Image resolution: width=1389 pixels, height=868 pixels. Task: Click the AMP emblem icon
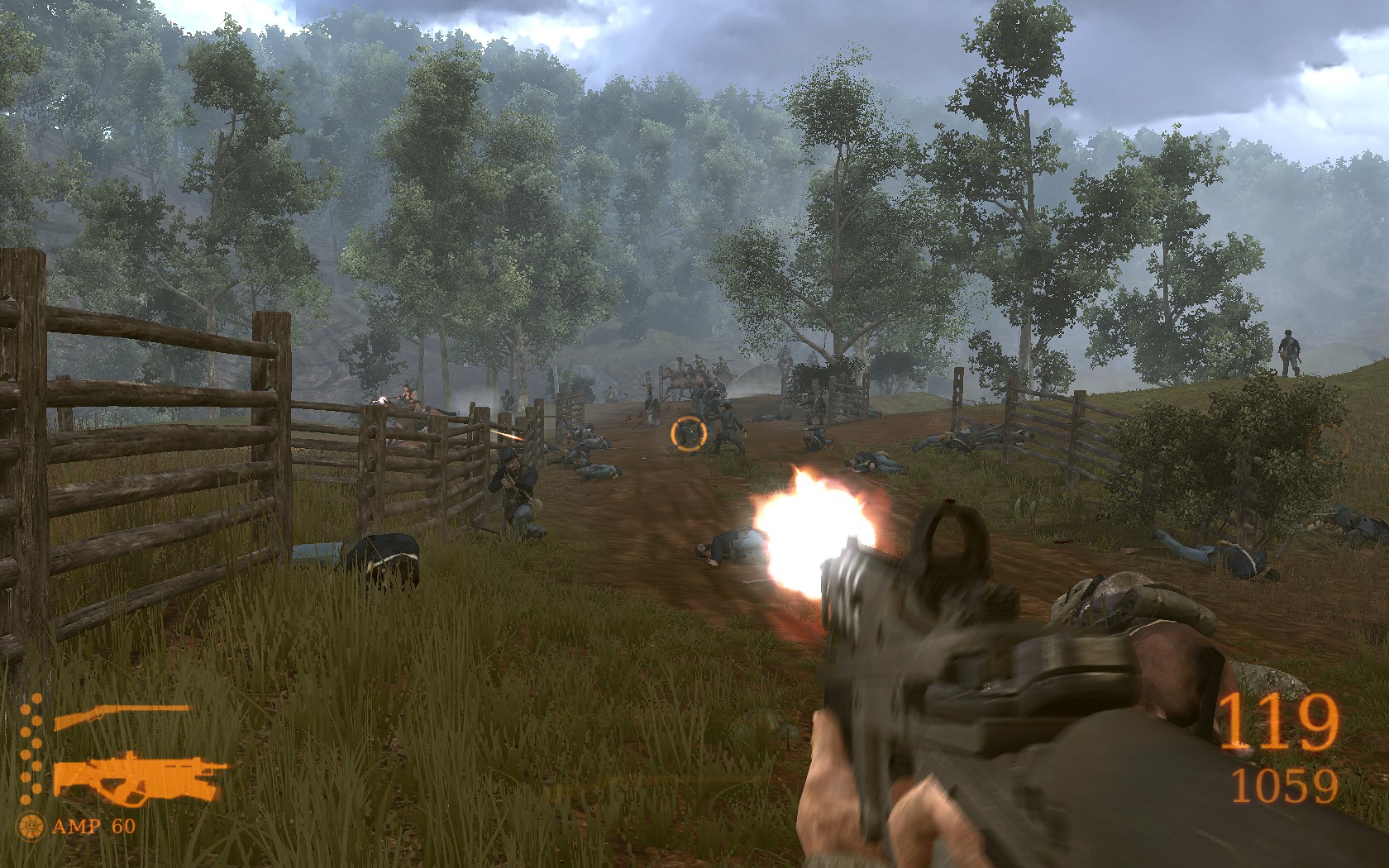pos(34,824)
